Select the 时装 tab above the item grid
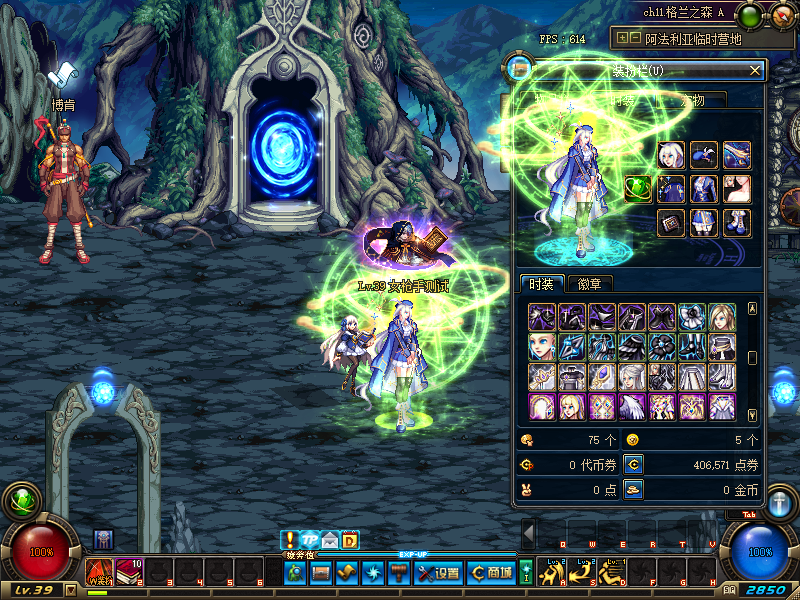800x600 pixels. (542, 284)
